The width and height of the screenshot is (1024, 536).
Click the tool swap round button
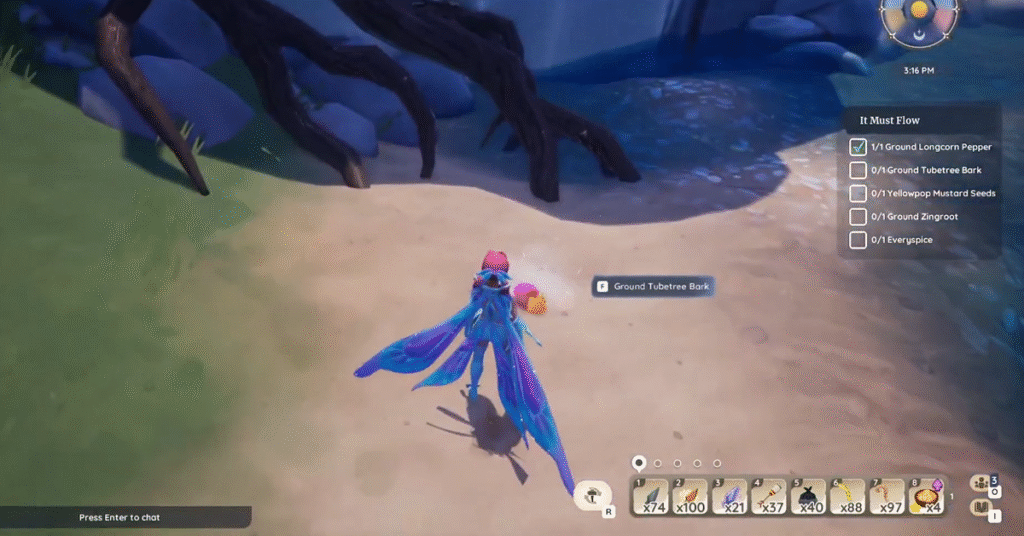tap(593, 494)
